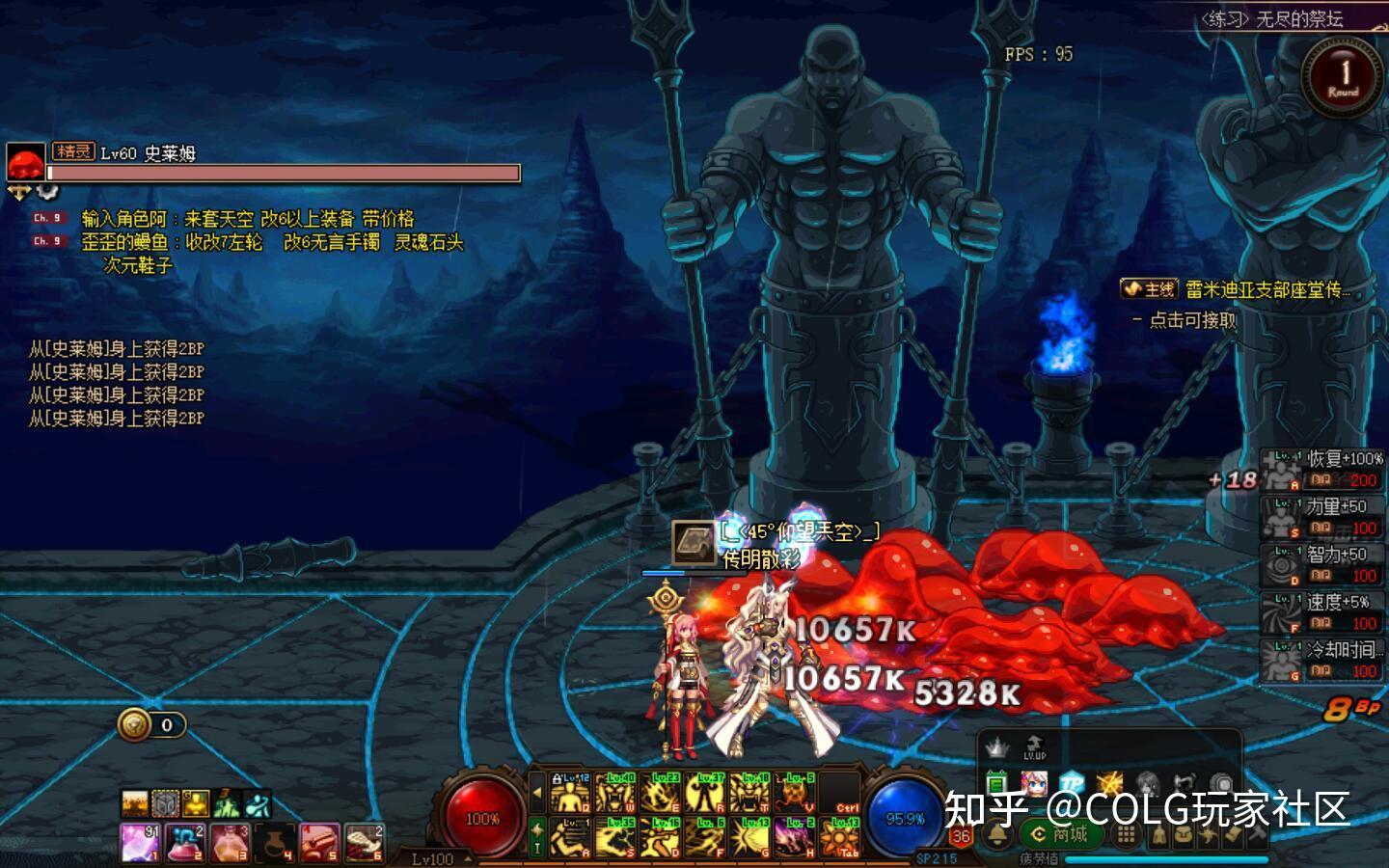Activate the flexing figure skill on R

click(x=704, y=794)
